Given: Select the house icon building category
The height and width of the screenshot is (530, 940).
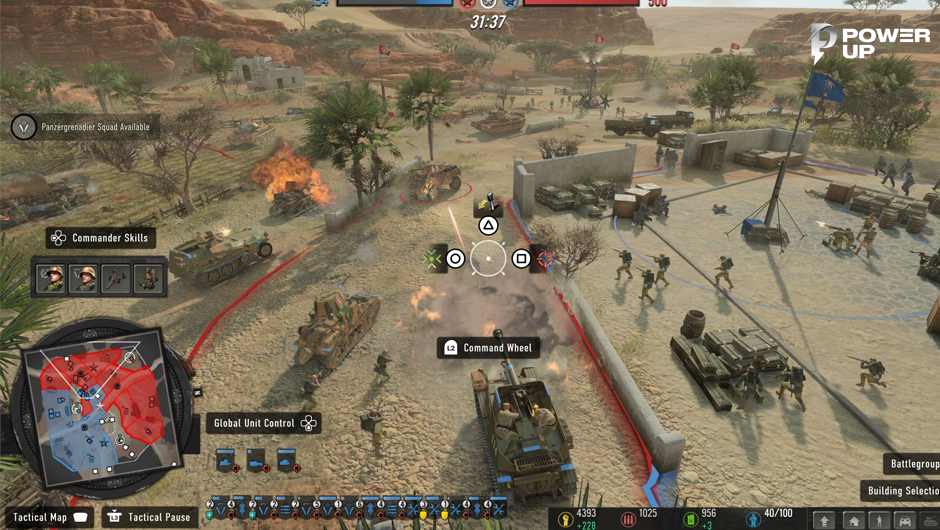Looking at the screenshot, I should point(853,521).
